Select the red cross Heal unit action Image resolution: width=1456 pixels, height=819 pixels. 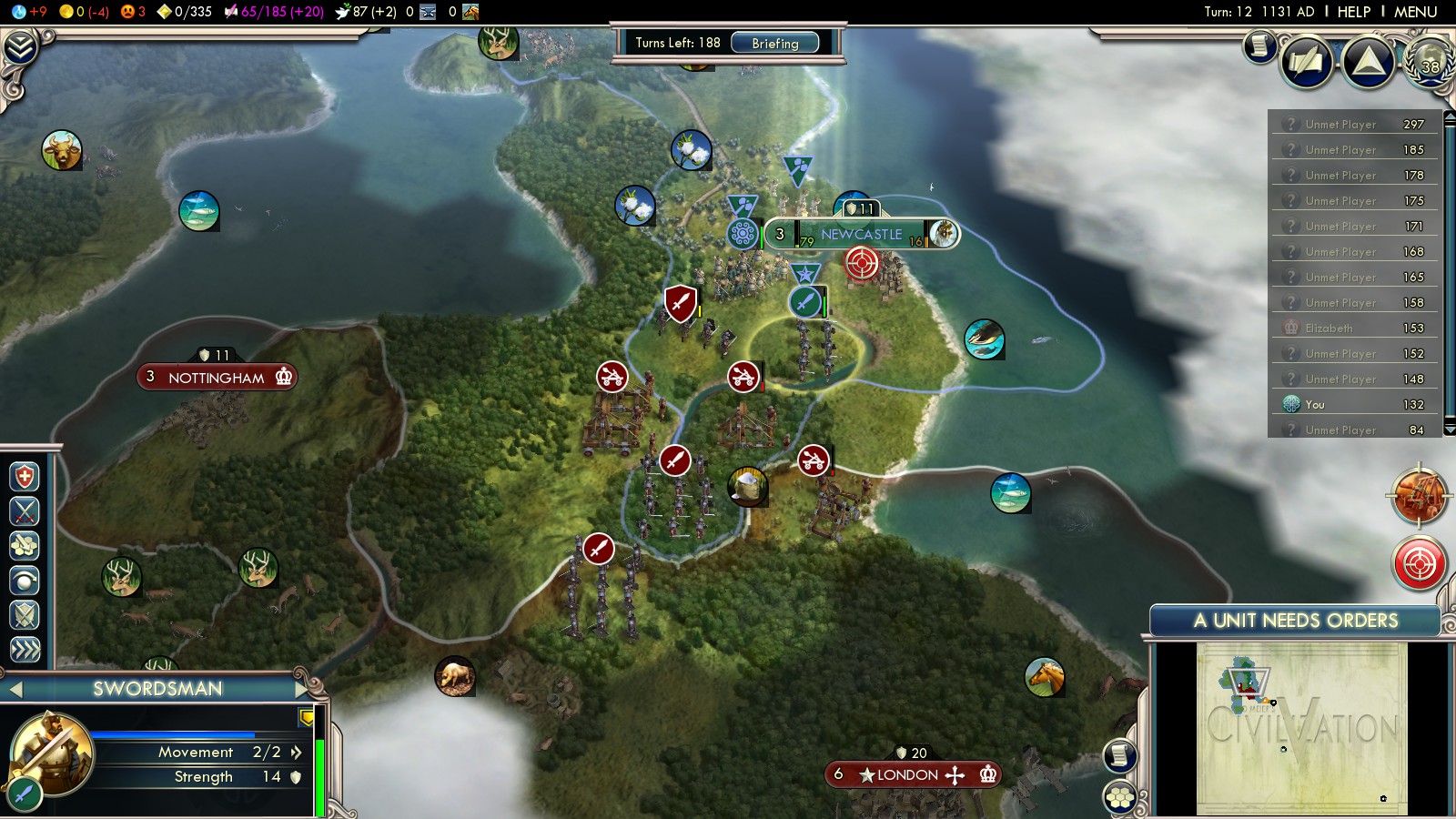(x=25, y=477)
